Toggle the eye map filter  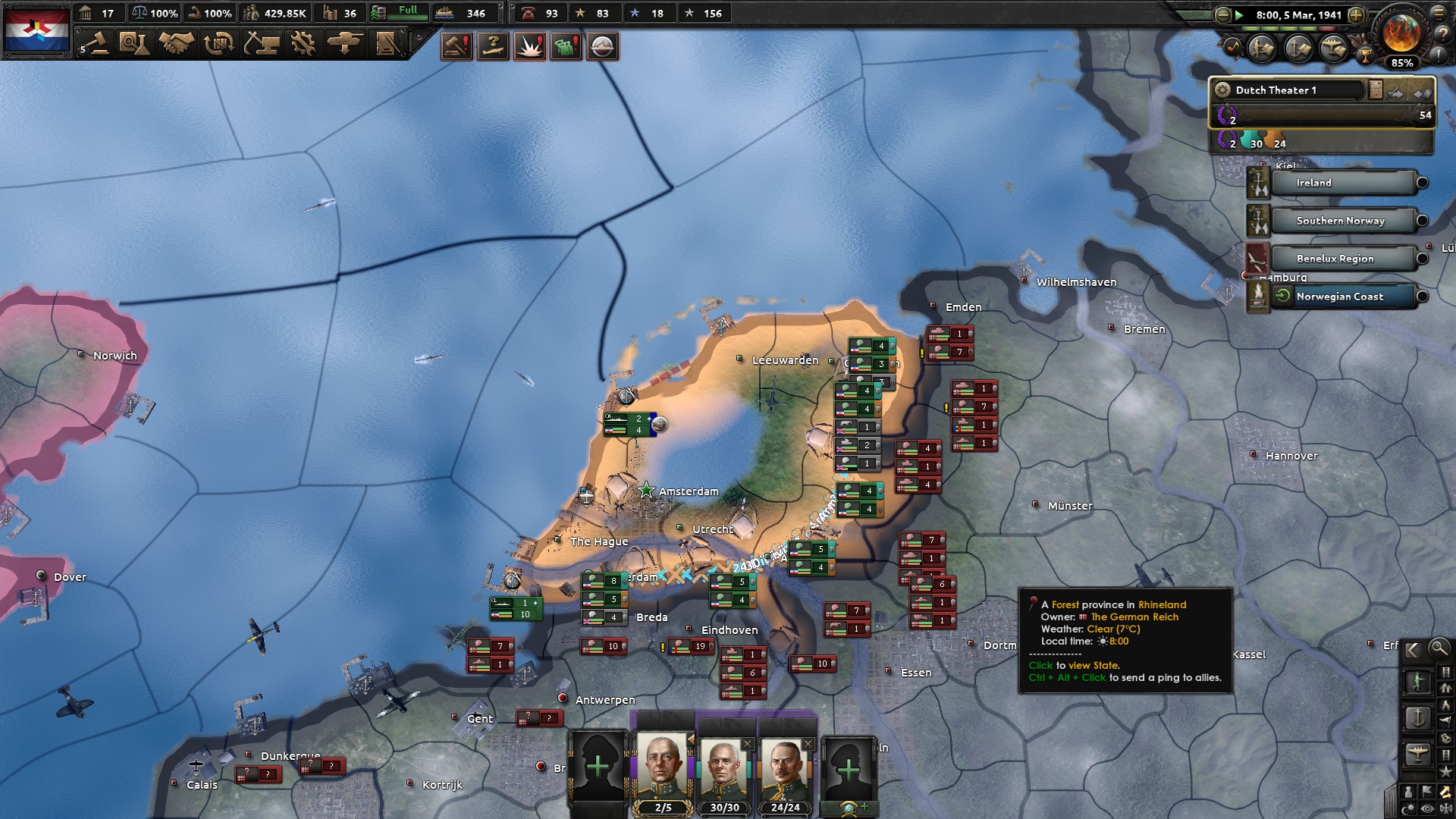(1426, 807)
